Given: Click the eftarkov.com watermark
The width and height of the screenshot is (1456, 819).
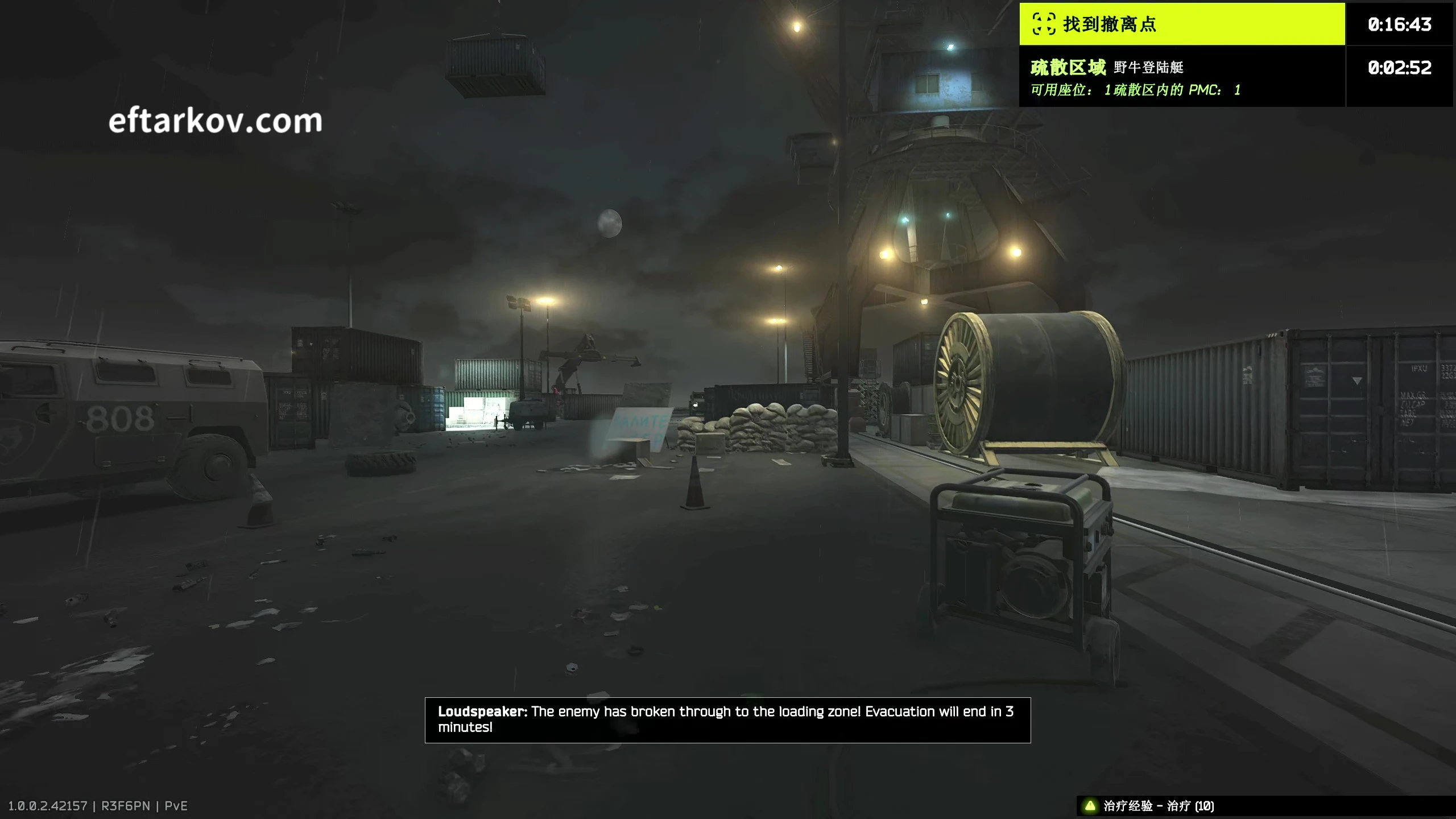Looking at the screenshot, I should 216,121.
